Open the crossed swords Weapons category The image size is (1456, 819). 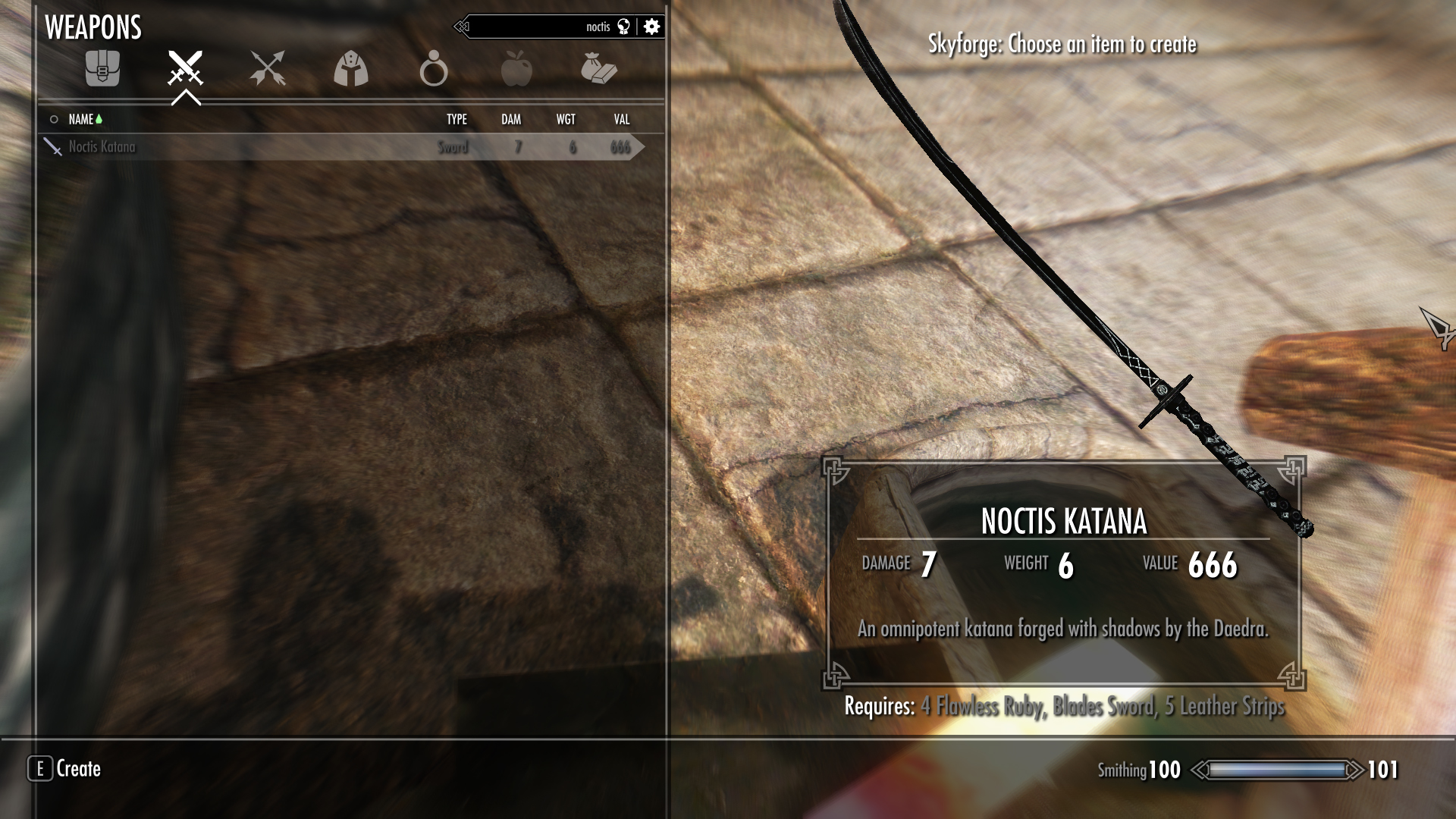tap(185, 69)
